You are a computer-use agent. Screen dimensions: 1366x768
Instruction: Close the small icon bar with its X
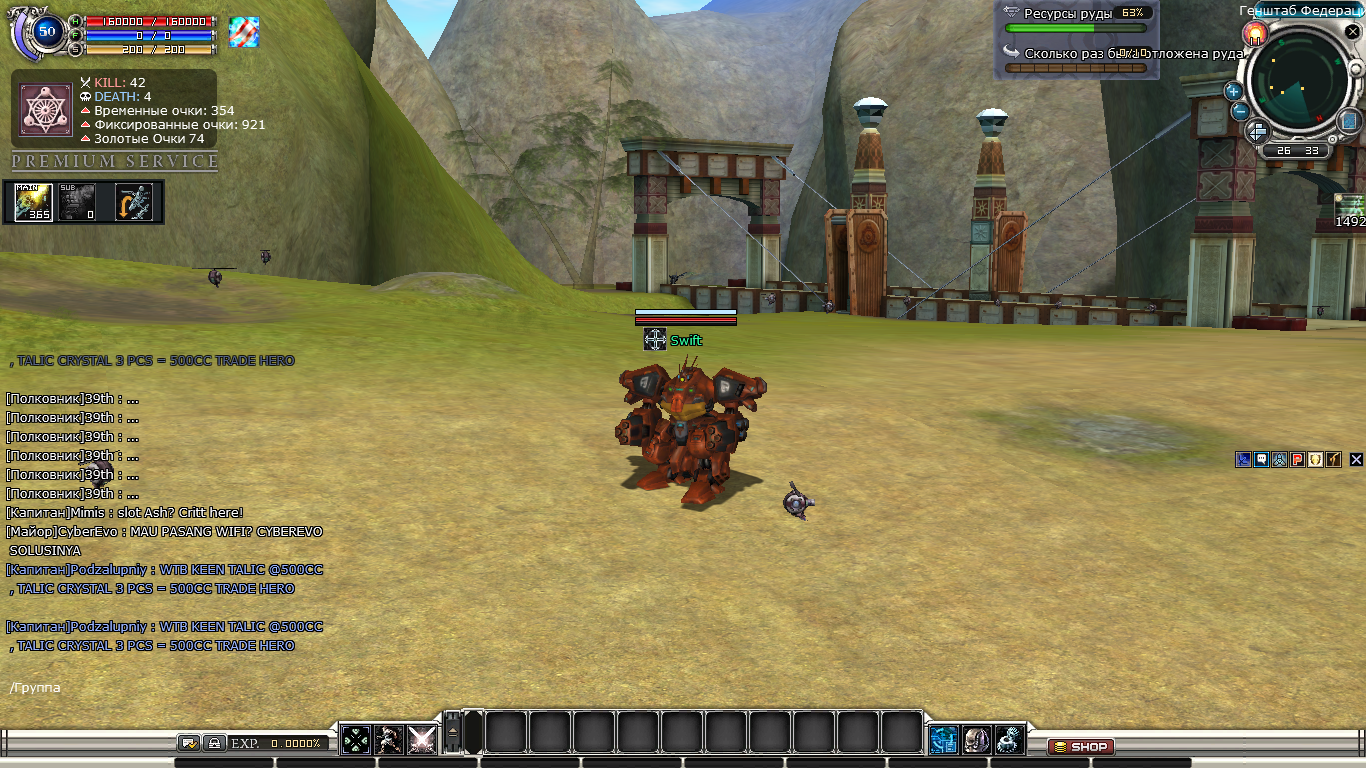(1356, 459)
